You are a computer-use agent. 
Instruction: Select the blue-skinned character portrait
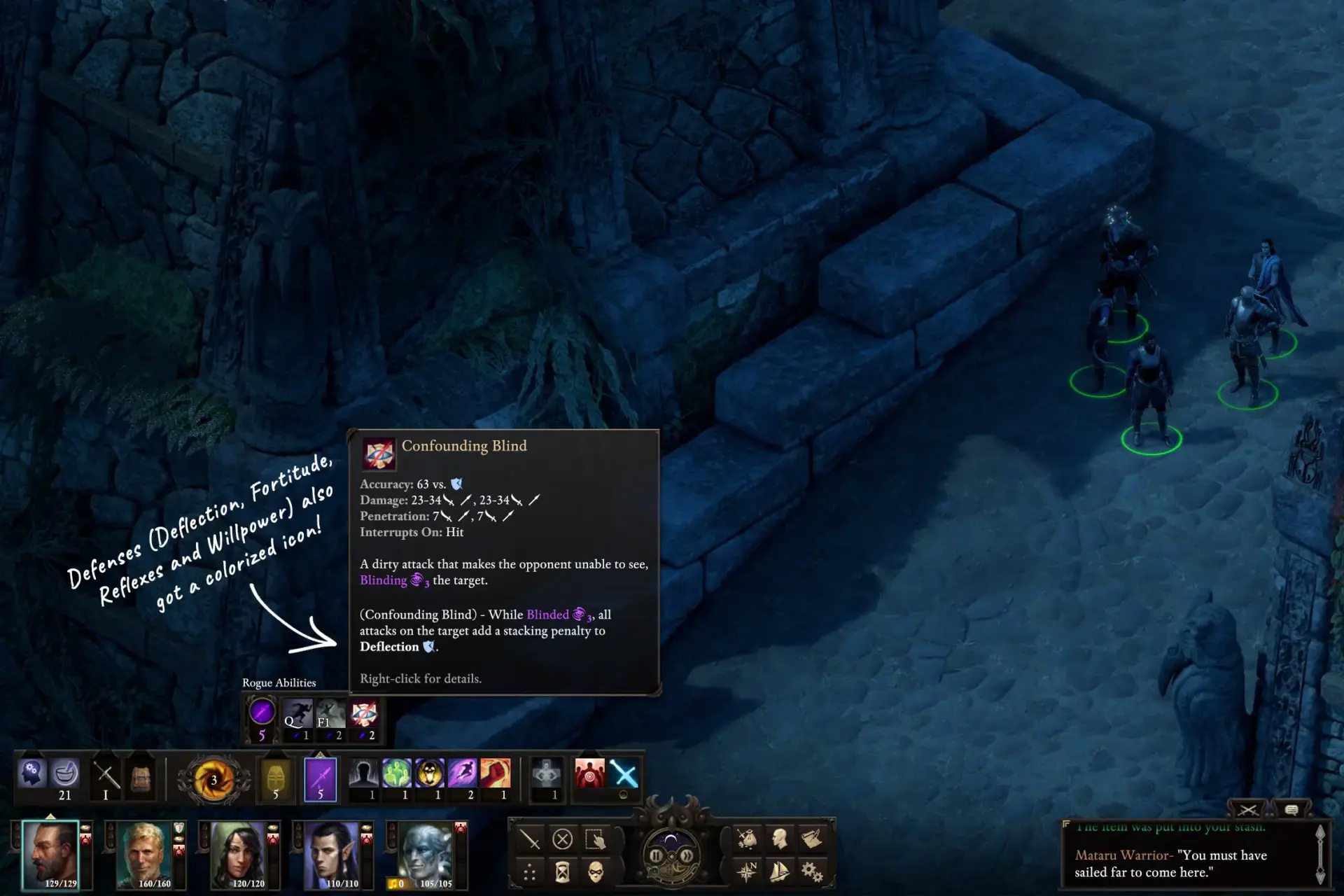(x=426, y=855)
